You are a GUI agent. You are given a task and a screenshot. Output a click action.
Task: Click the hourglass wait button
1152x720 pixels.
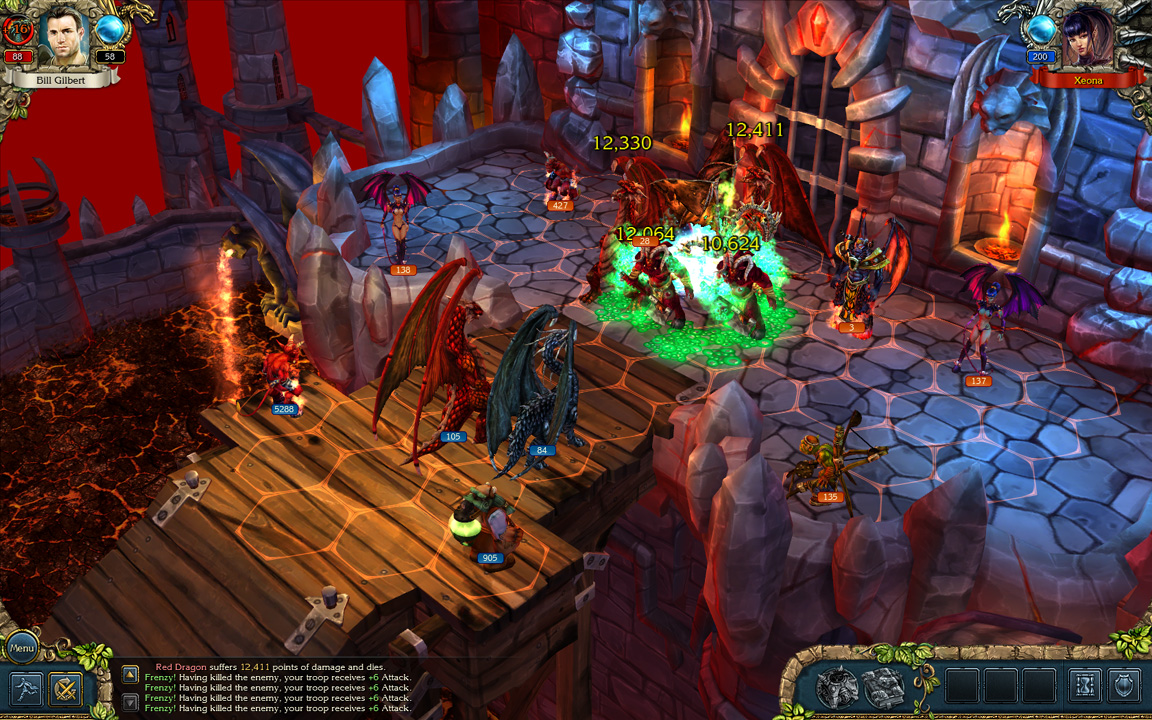(1085, 686)
